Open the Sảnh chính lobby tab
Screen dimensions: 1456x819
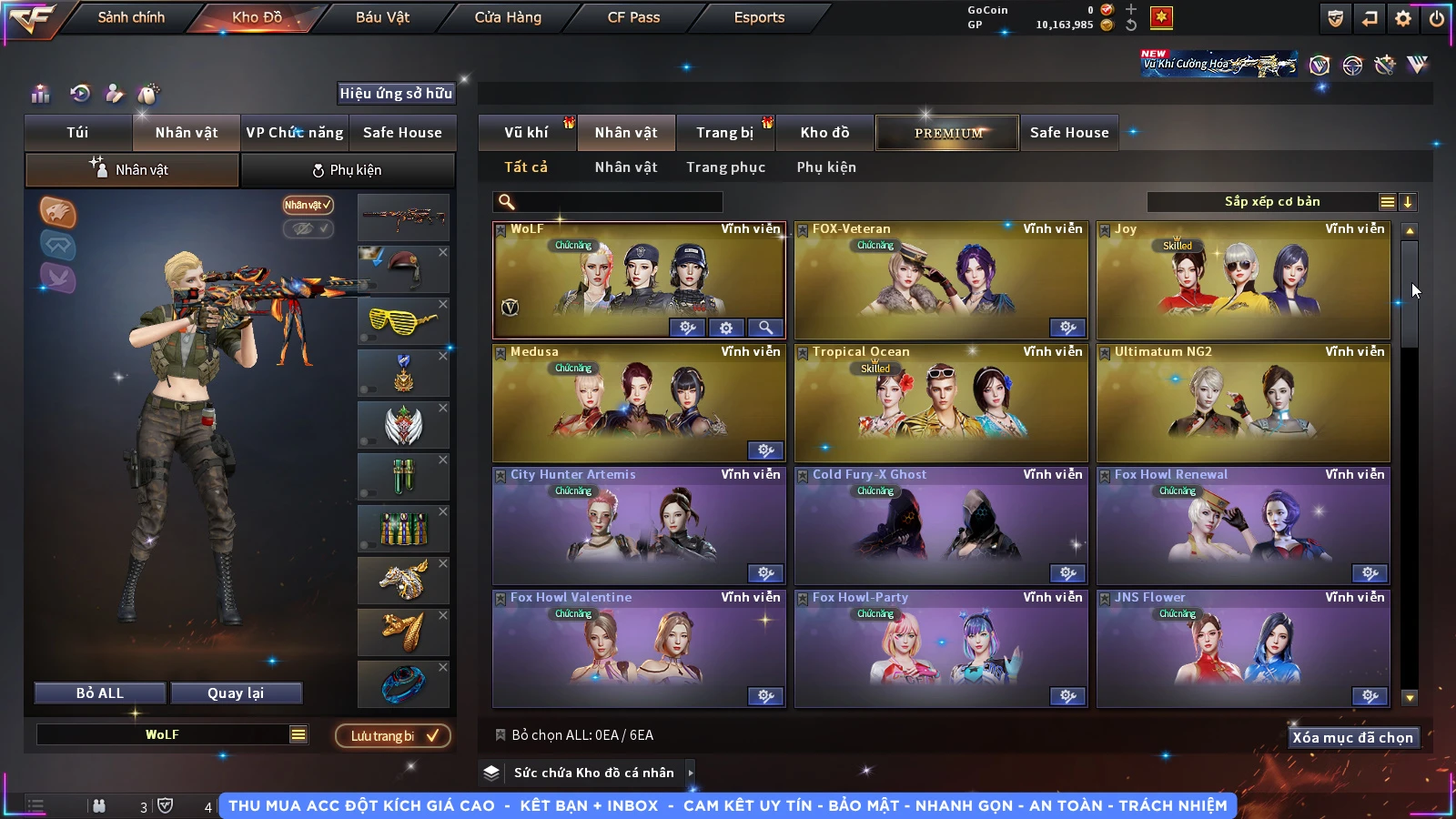131,17
